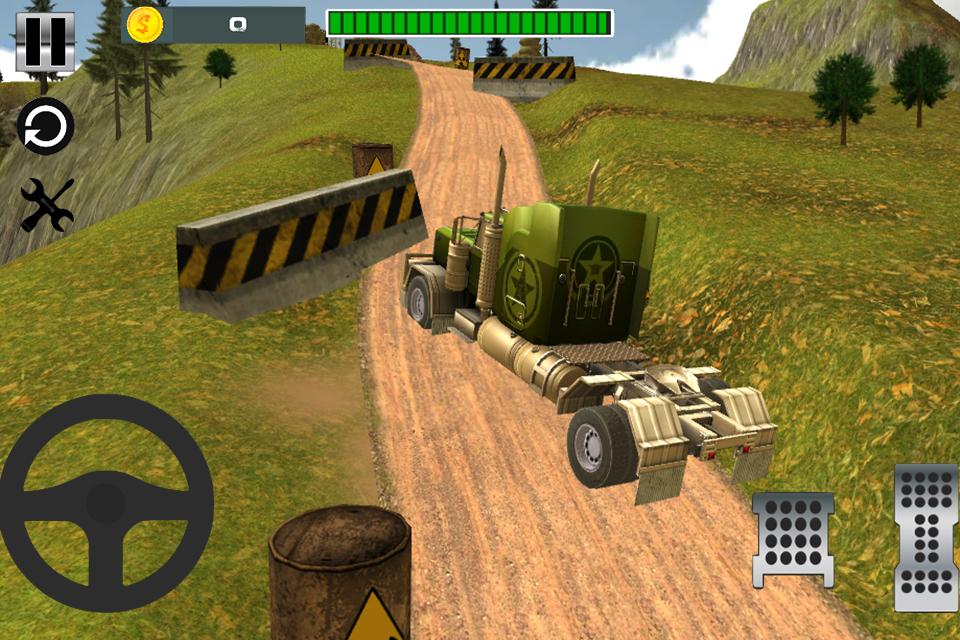Step on the tall gas pedal

click(x=926, y=537)
